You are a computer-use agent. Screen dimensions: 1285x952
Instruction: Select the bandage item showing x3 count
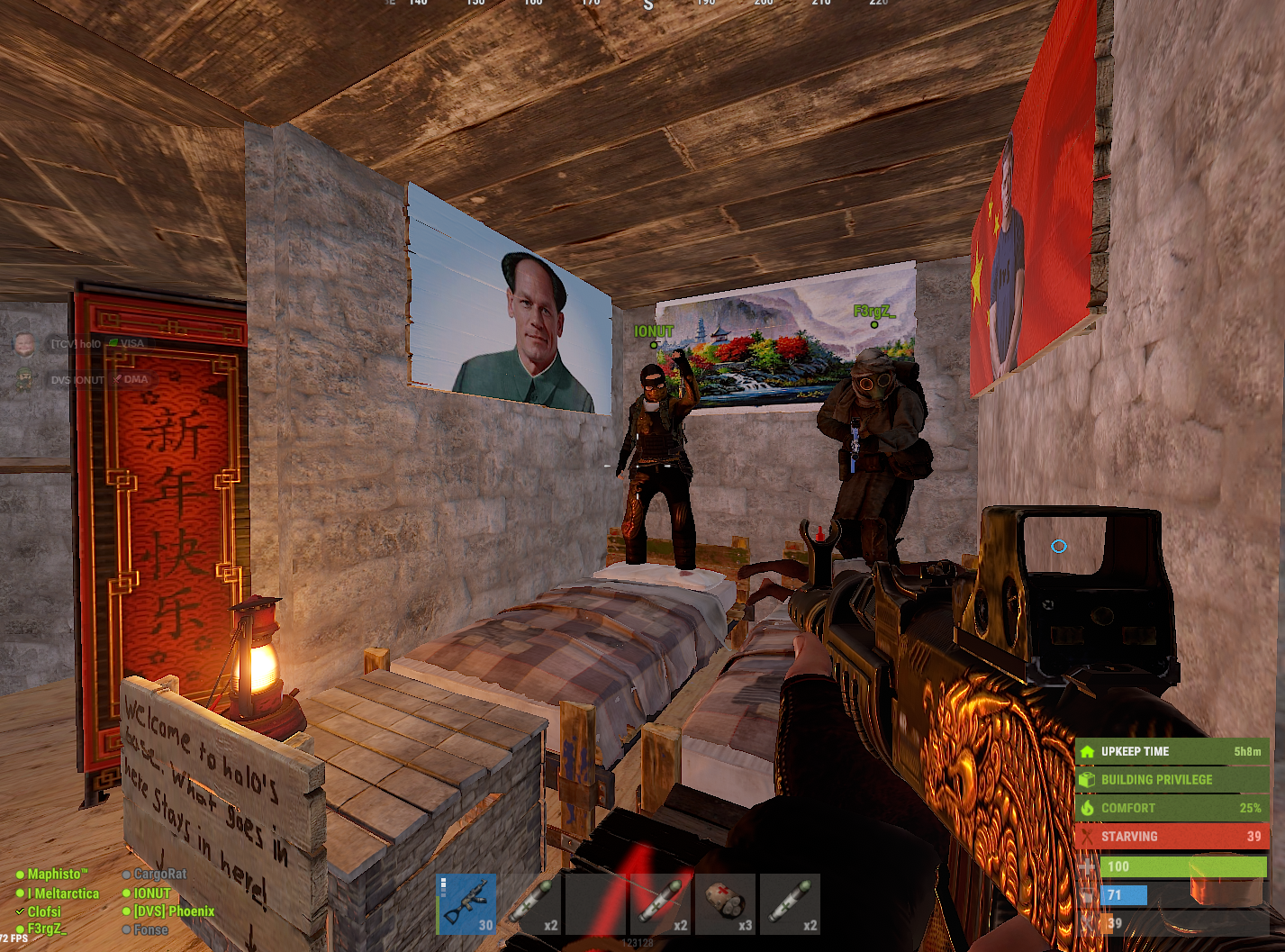pyautogui.click(x=726, y=904)
